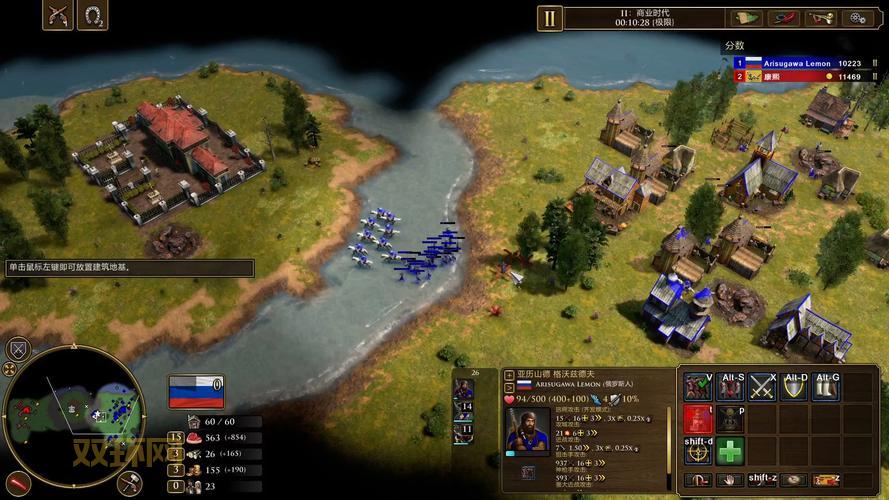Click the four-arrow button beside minimap
This screenshot has height=500, width=889.
9,369
